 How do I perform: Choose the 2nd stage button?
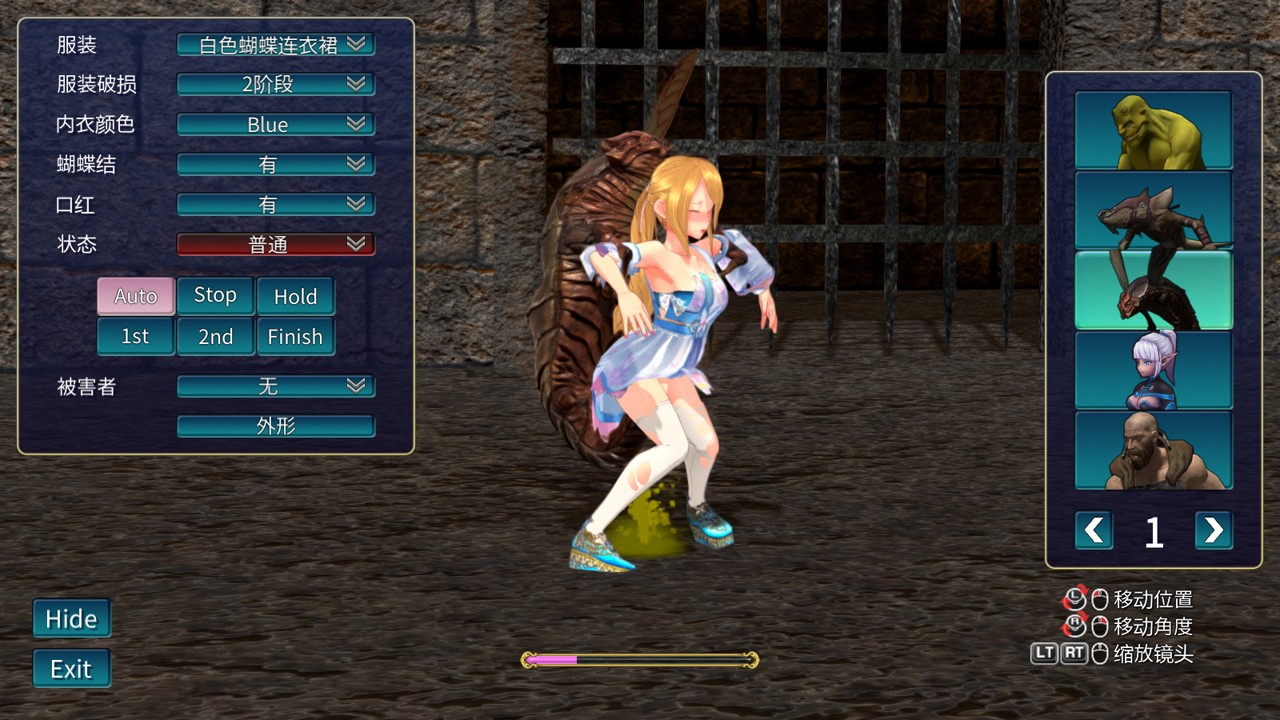tap(215, 337)
